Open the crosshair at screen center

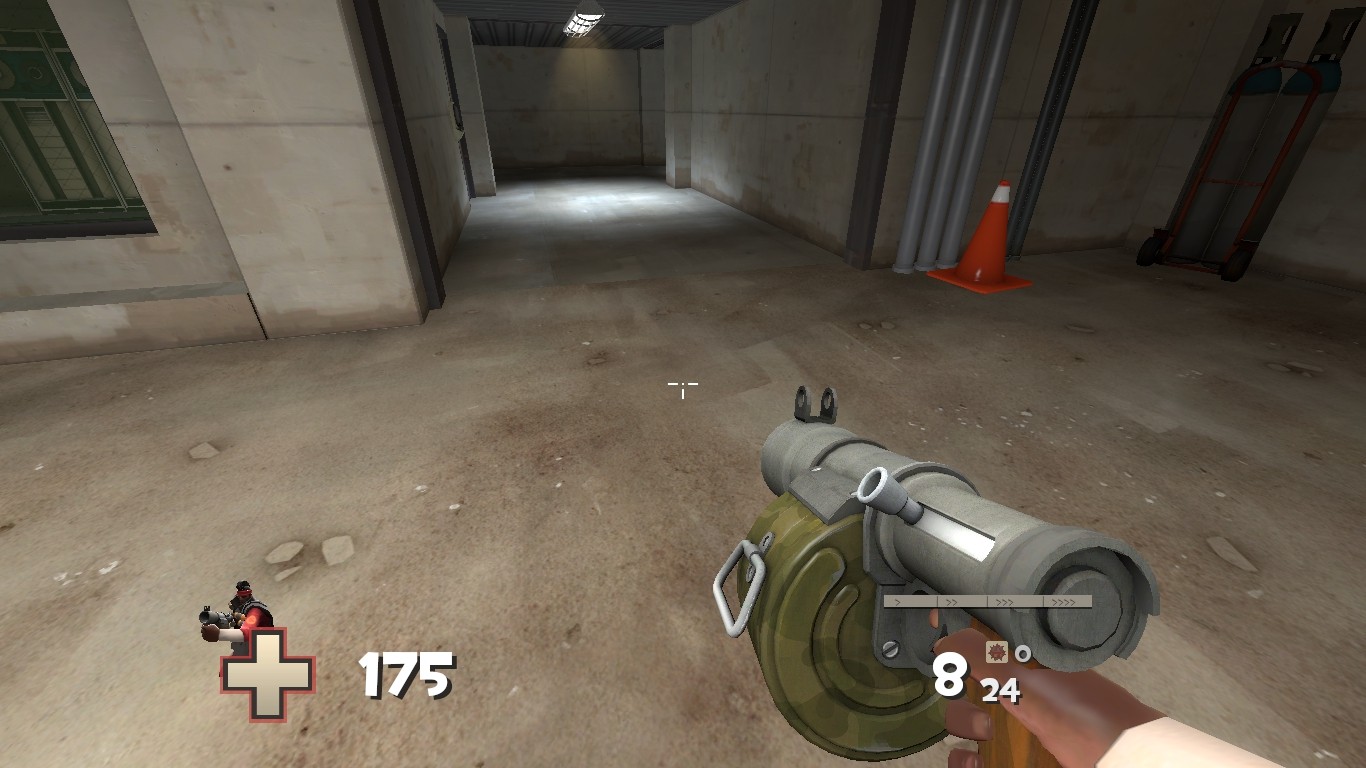683,390
